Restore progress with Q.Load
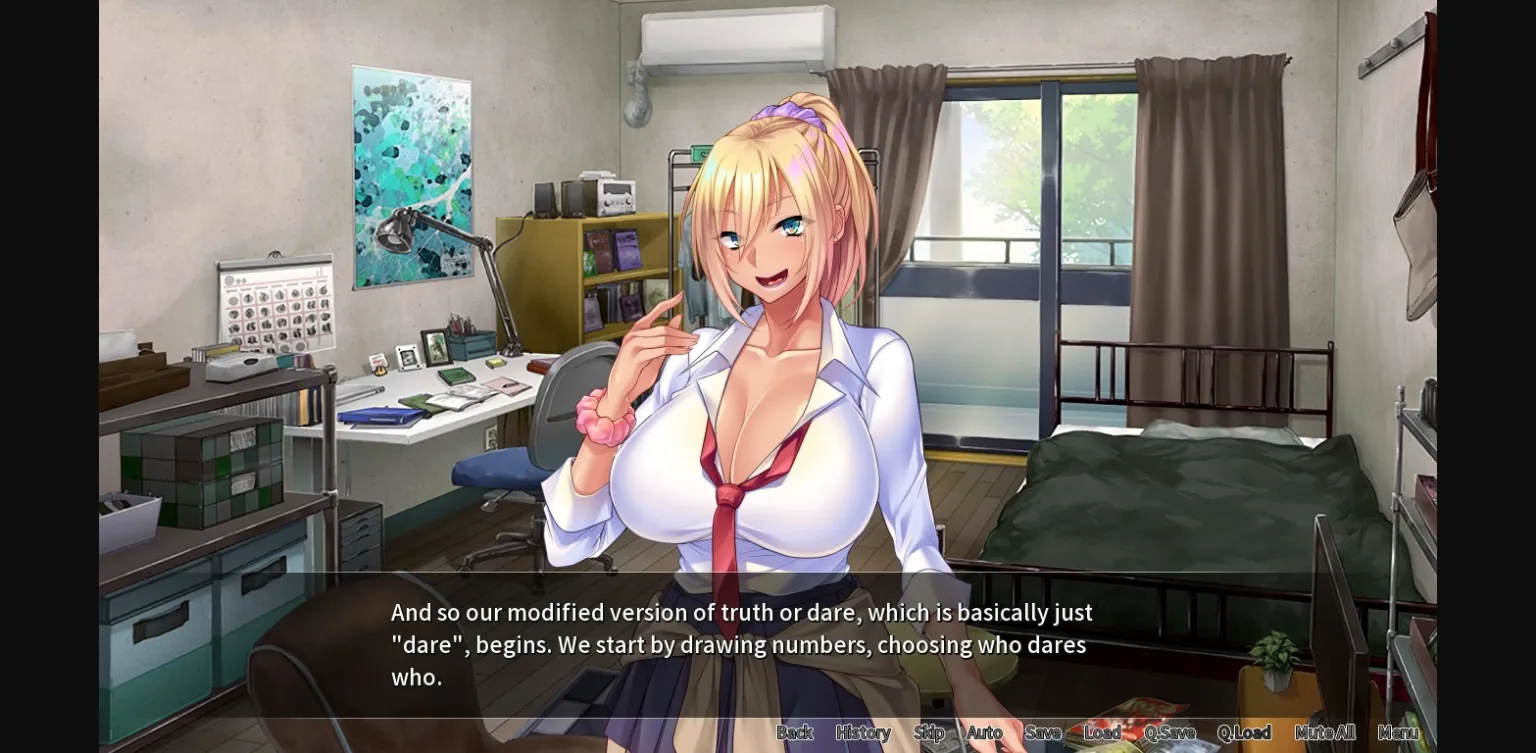Viewport: 1536px width, 753px height. pyautogui.click(x=1245, y=732)
